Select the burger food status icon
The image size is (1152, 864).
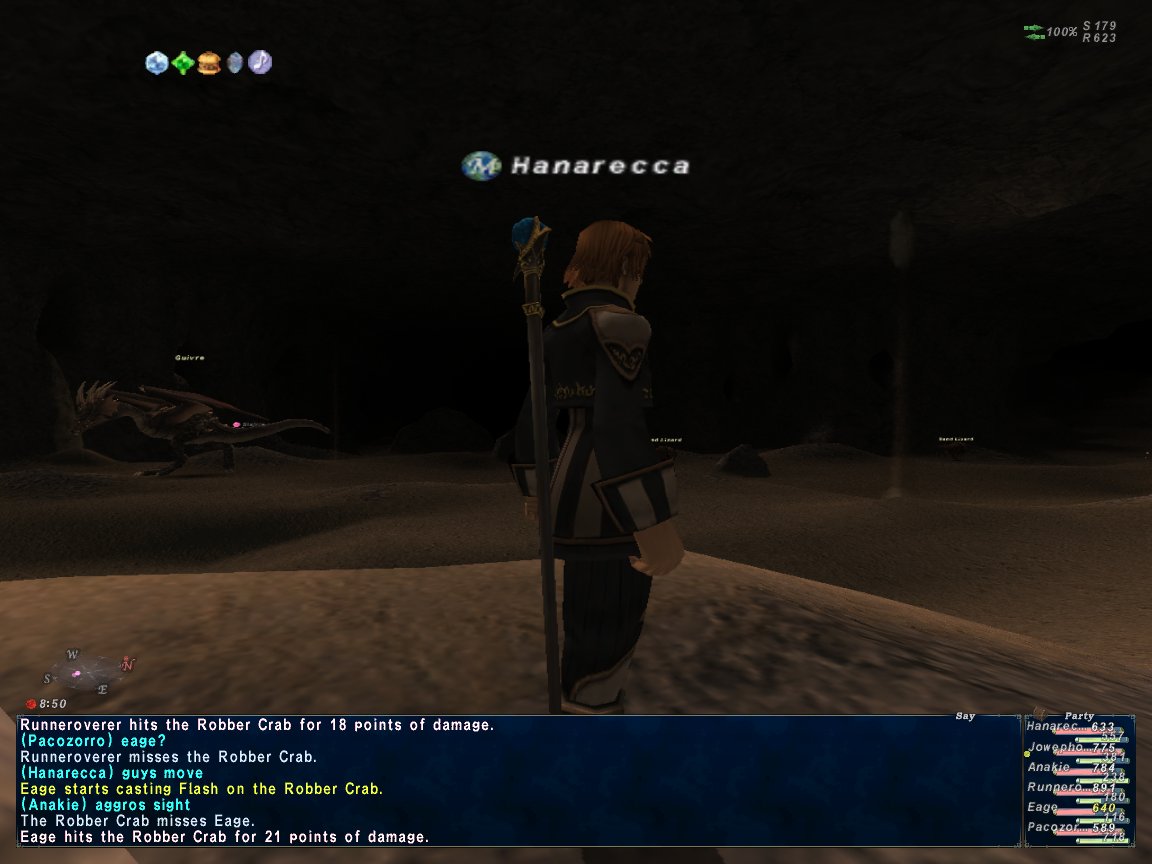(x=209, y=63)
